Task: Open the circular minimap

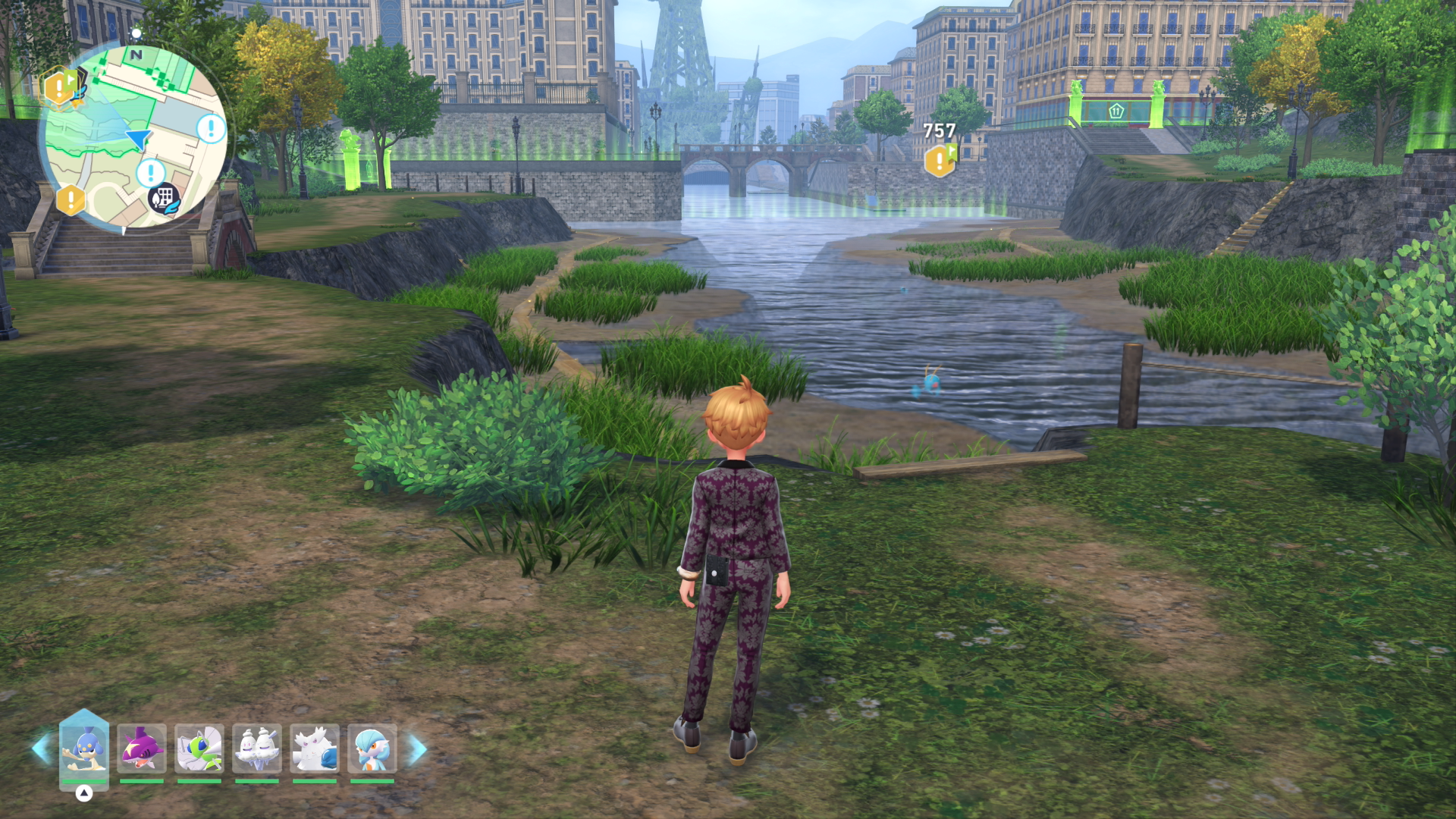Action: click(x=135, y=136)
